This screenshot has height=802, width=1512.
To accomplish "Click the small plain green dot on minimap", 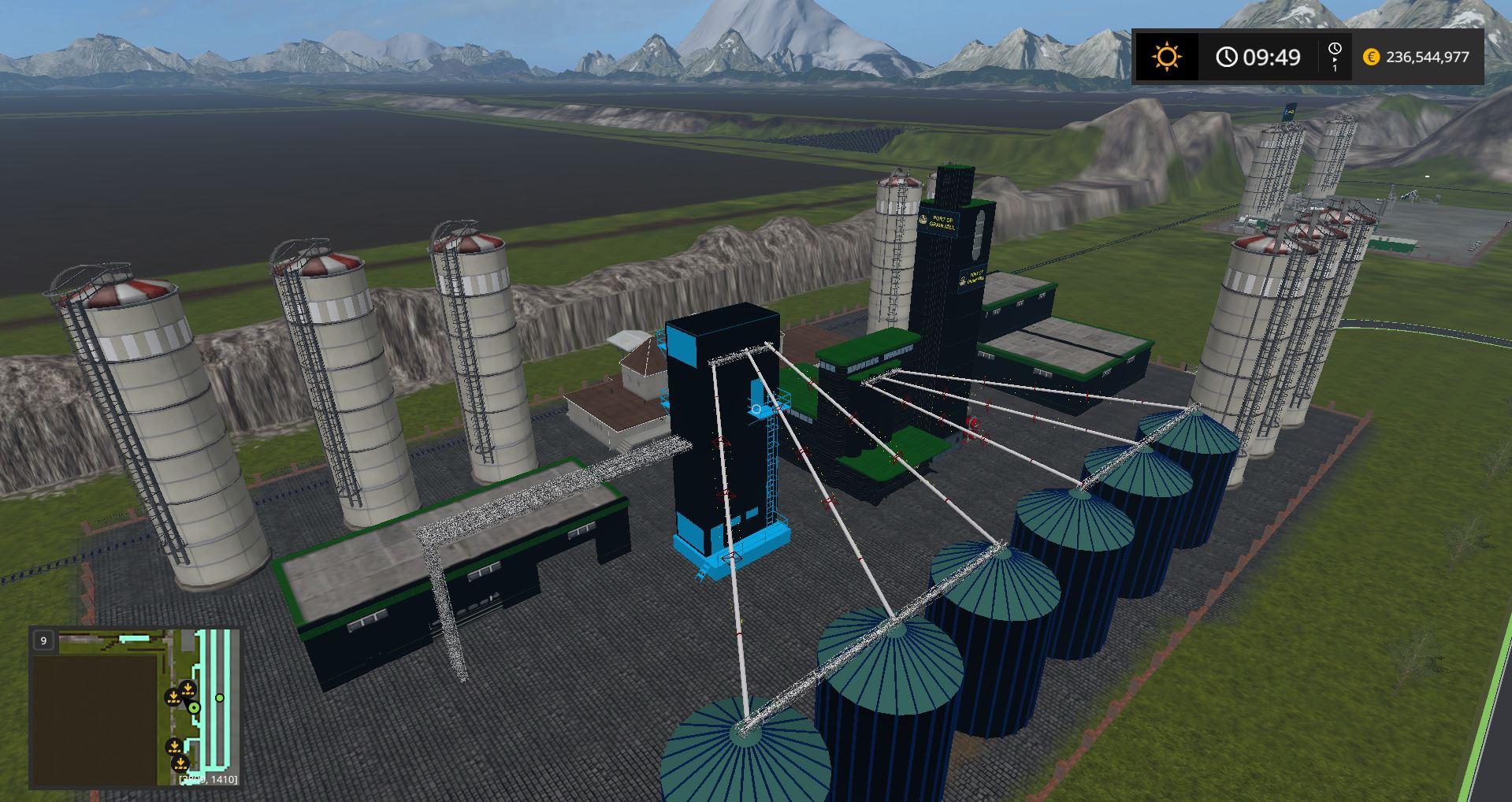I will coord(220,698).
